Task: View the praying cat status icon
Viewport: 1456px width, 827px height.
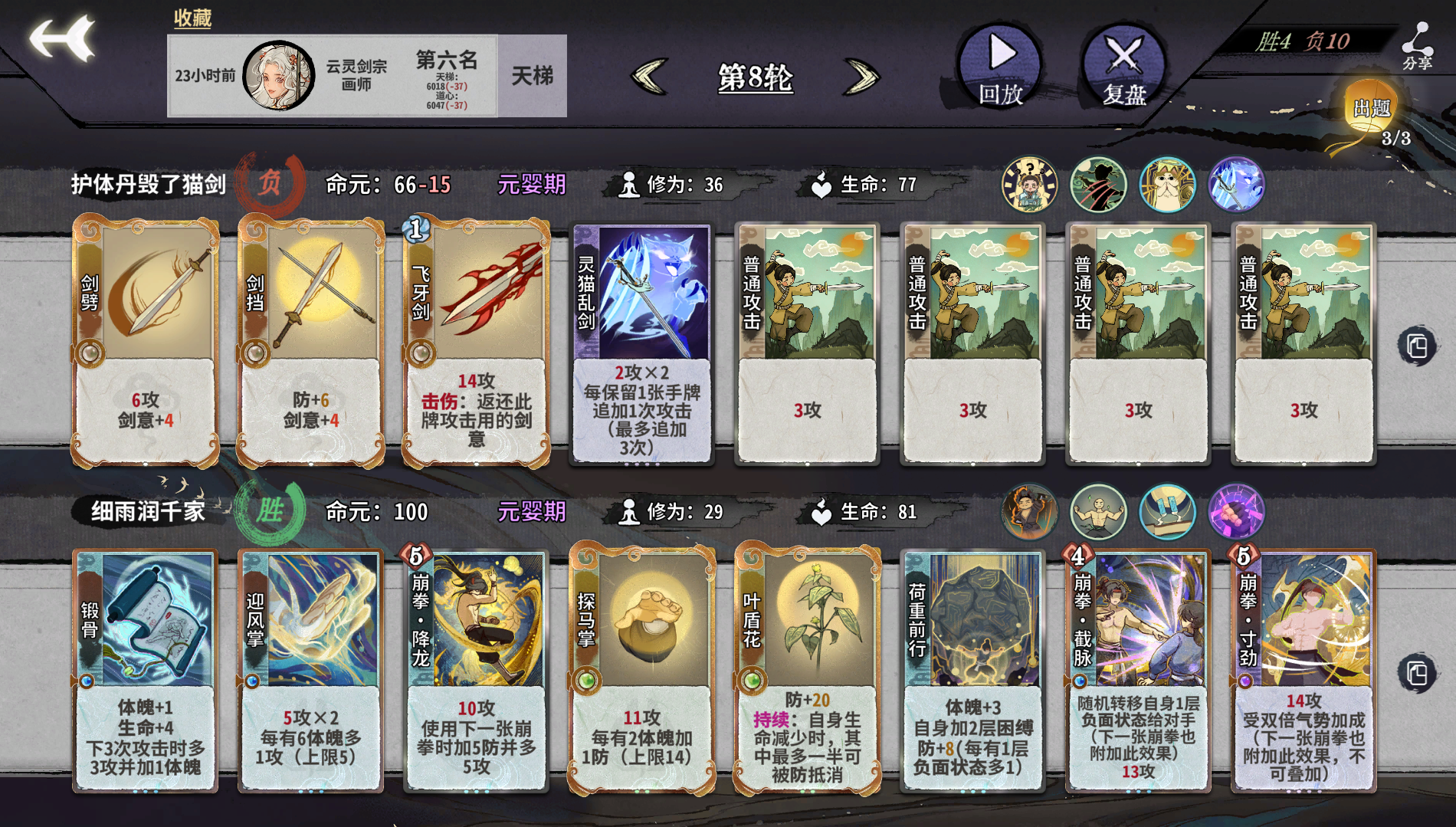Action: point(1166,186)
